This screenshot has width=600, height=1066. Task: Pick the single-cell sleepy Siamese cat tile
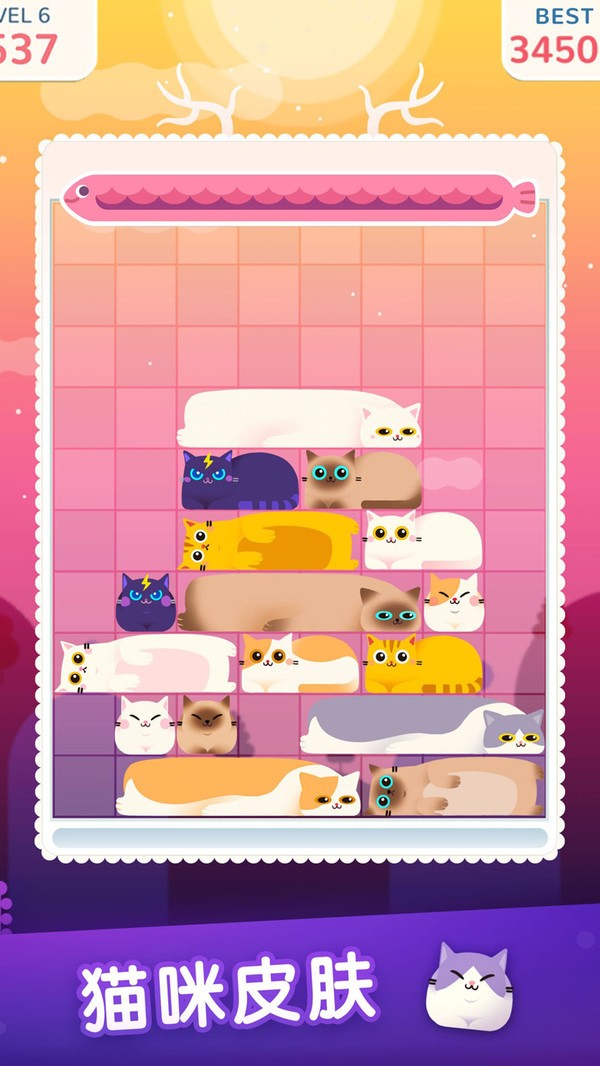coord(207,725)
